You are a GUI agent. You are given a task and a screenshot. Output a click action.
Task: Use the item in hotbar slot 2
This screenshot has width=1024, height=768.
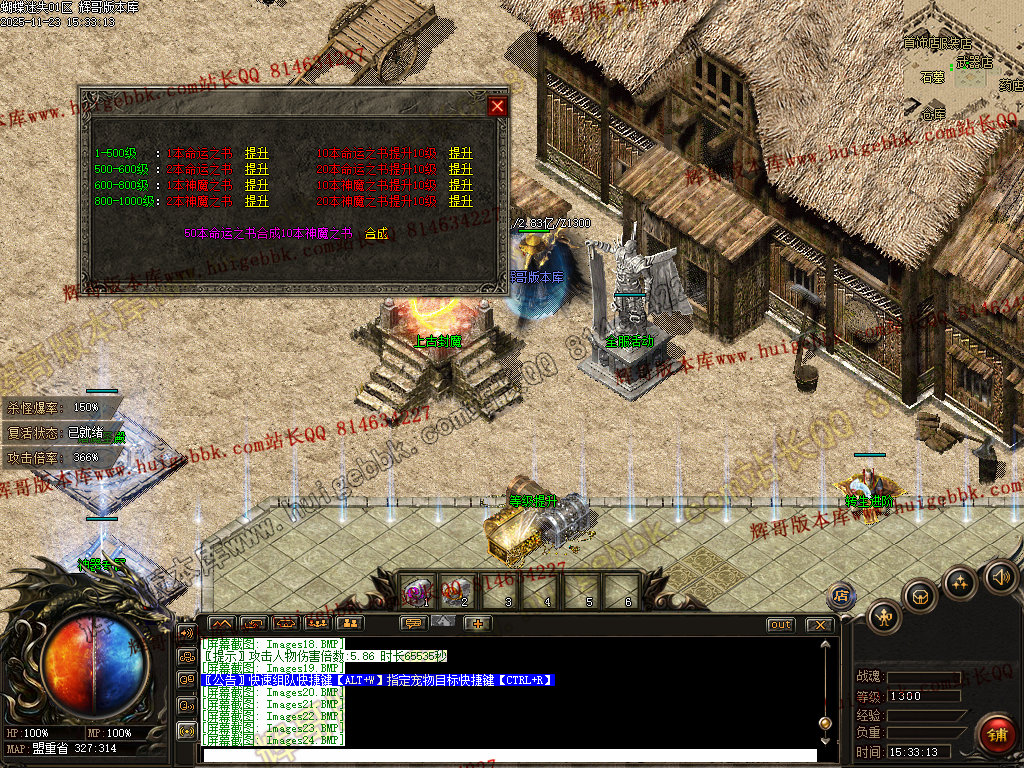[458, 590]
